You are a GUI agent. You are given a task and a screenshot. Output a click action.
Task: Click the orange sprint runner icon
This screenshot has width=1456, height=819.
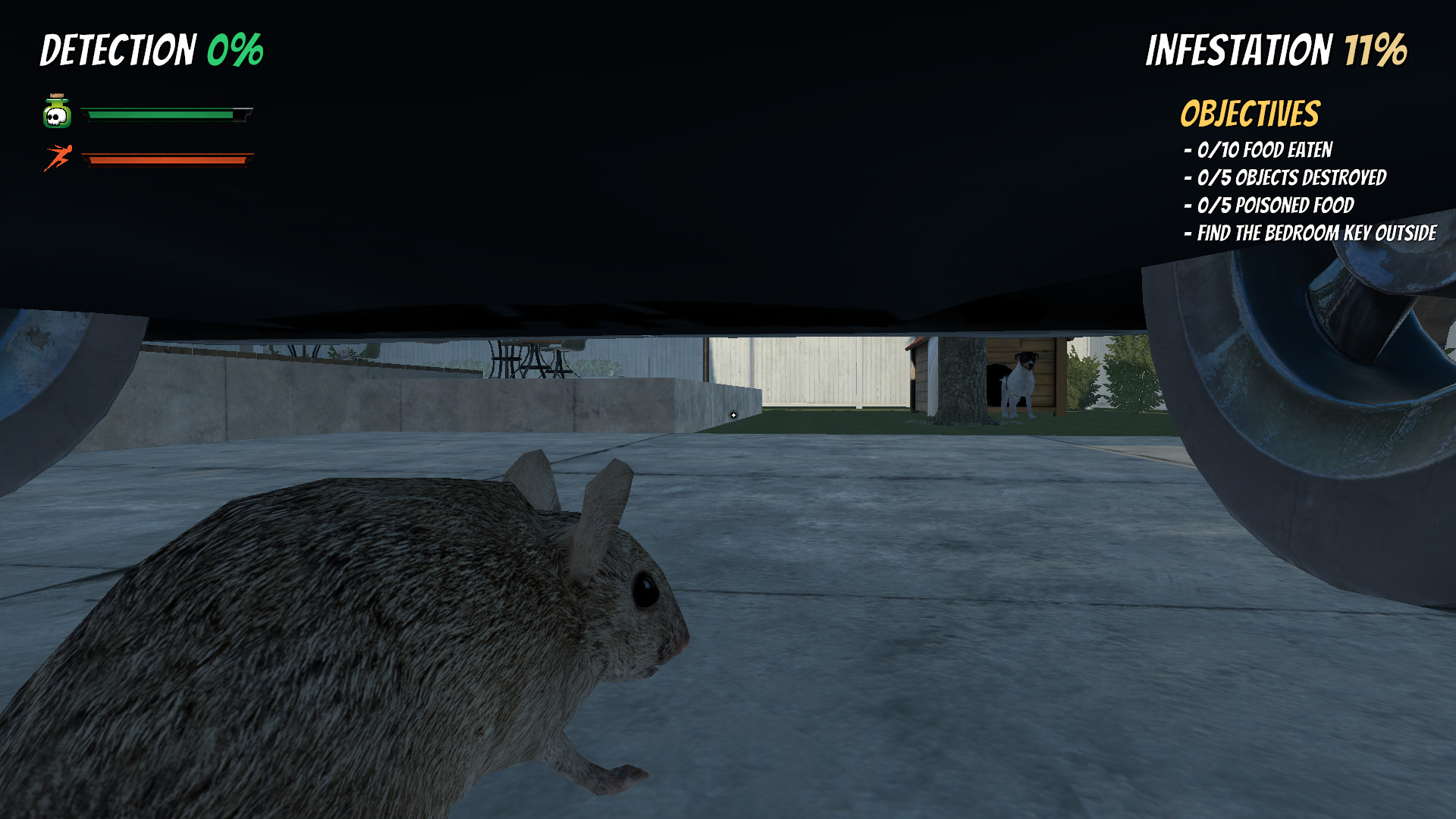pos(59,155)
